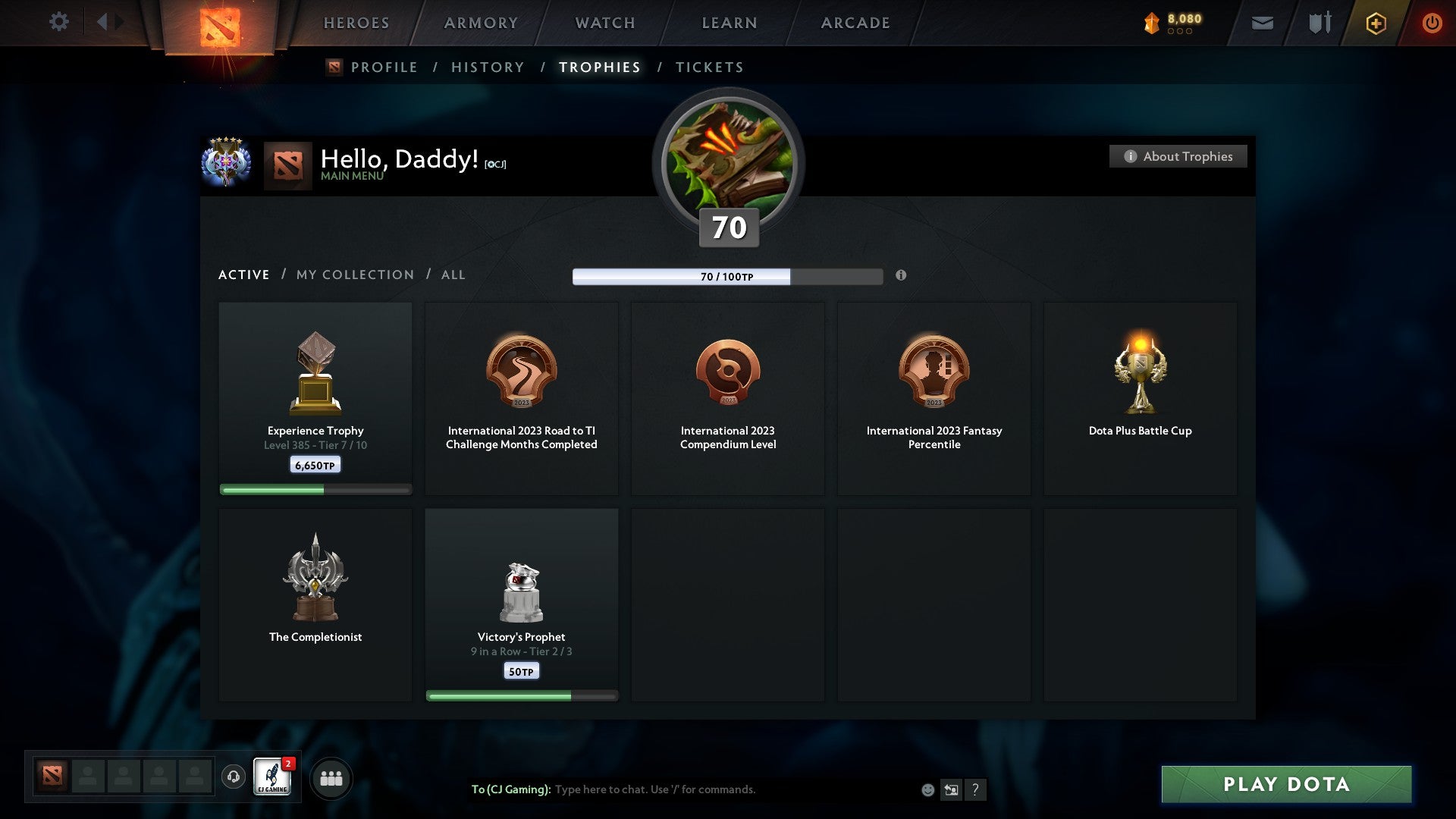Screen dimensions: 1456x819
Task: Open the settings gear menu
Action: pos(59,22)
